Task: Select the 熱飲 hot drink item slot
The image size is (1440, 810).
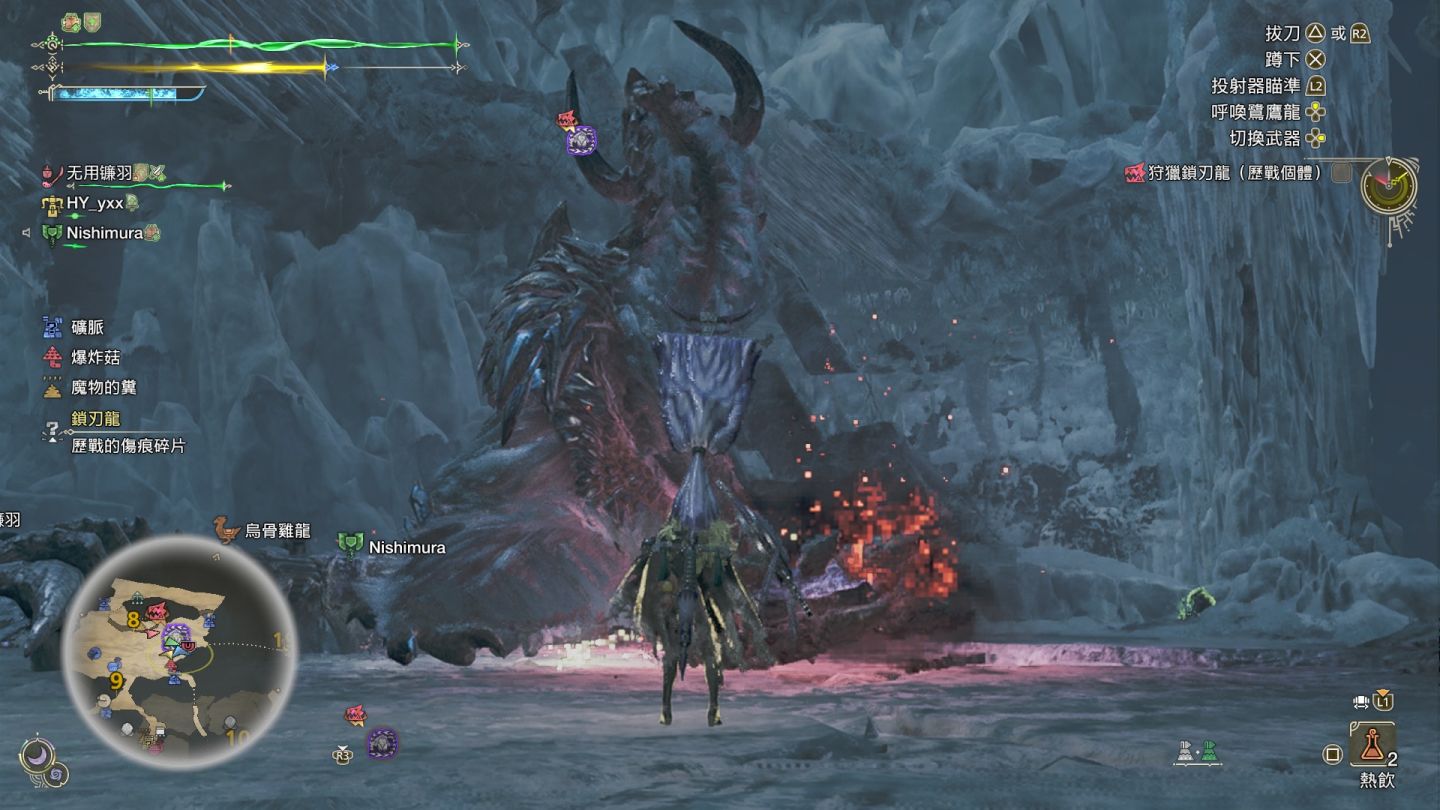Action: coord(1372,746)
